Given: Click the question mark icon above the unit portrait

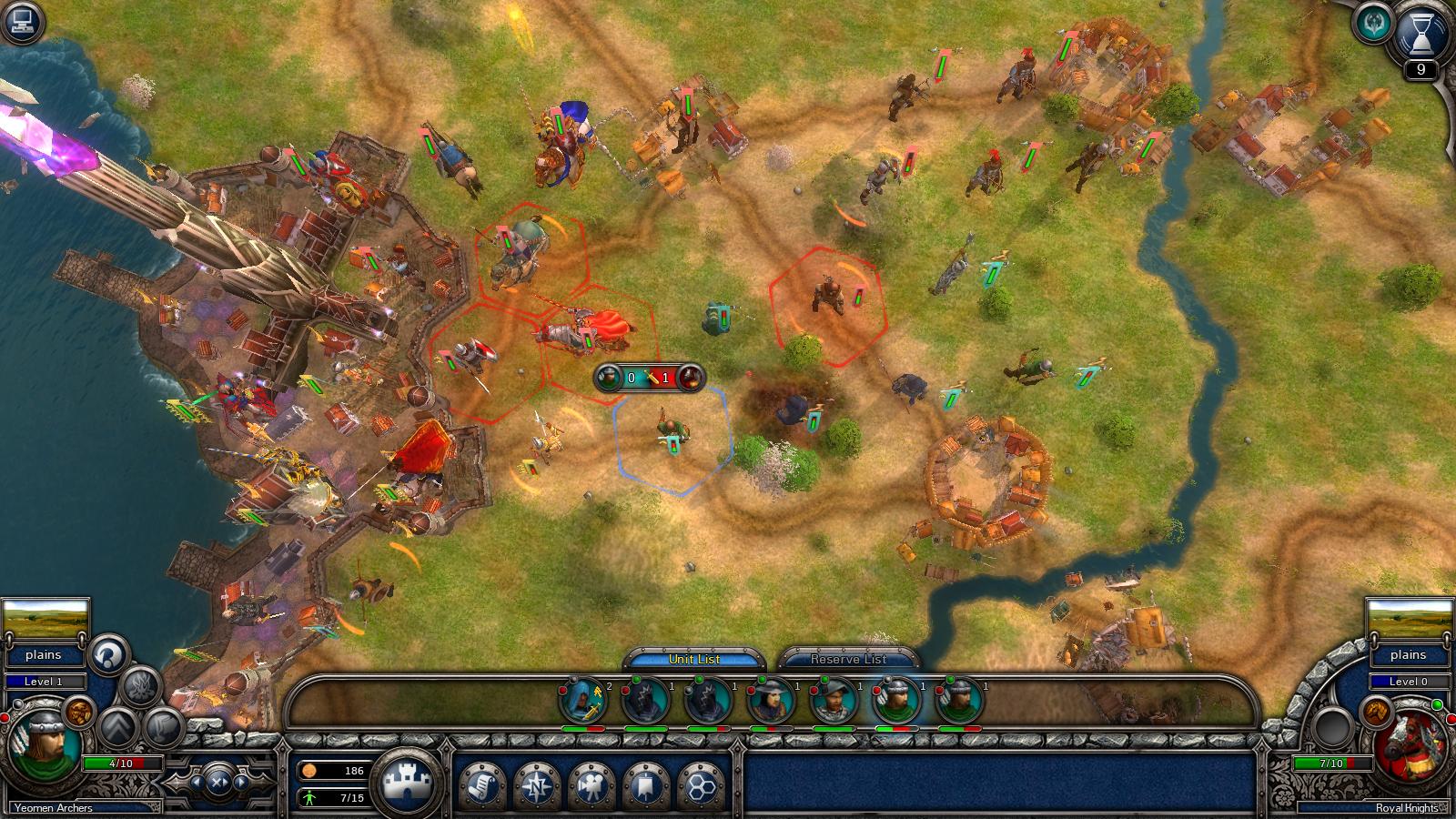Looking at the screenshot, I should click(106, 654).
